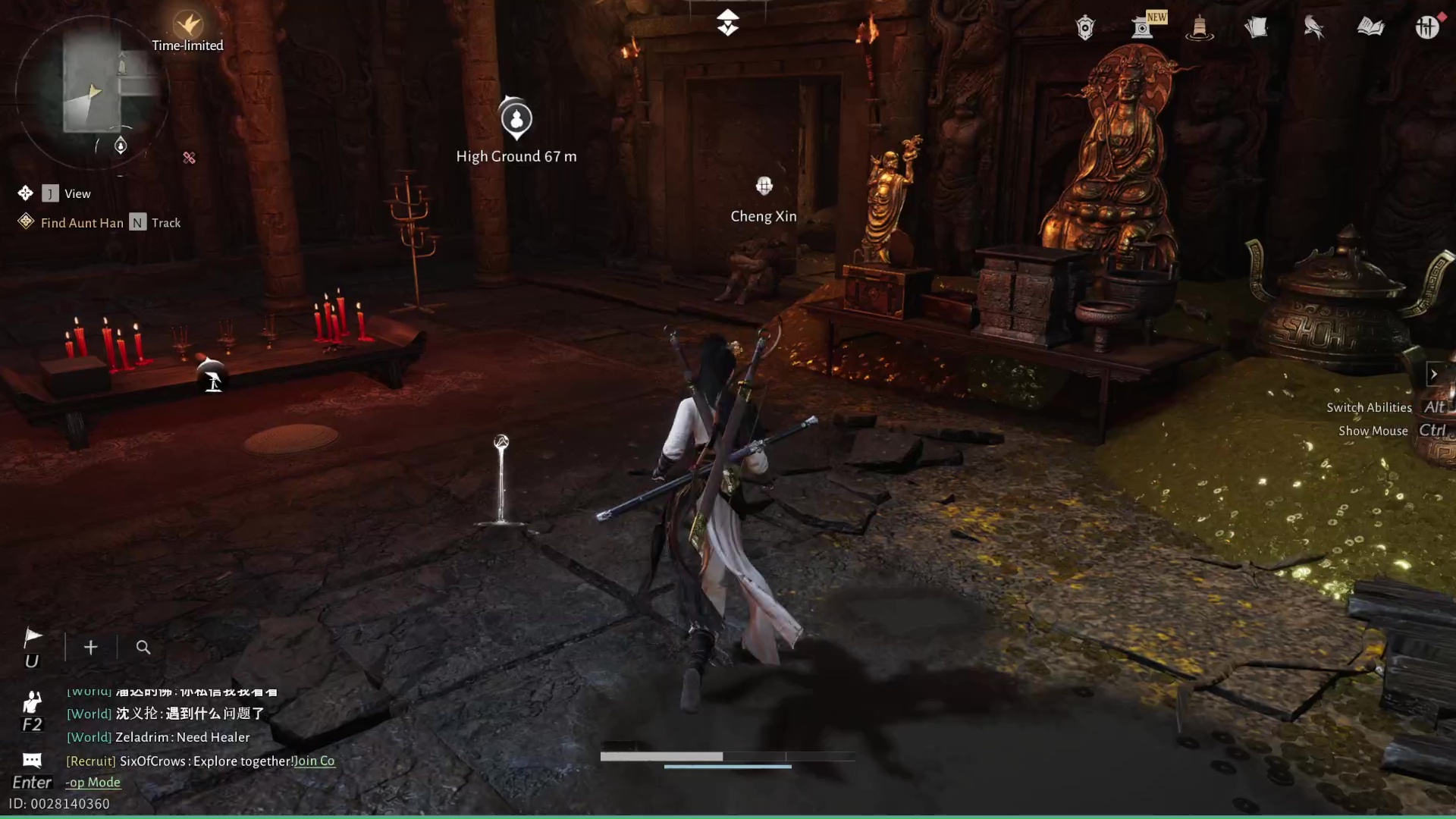Select the High Ground 67m waypoint marker

516,119
